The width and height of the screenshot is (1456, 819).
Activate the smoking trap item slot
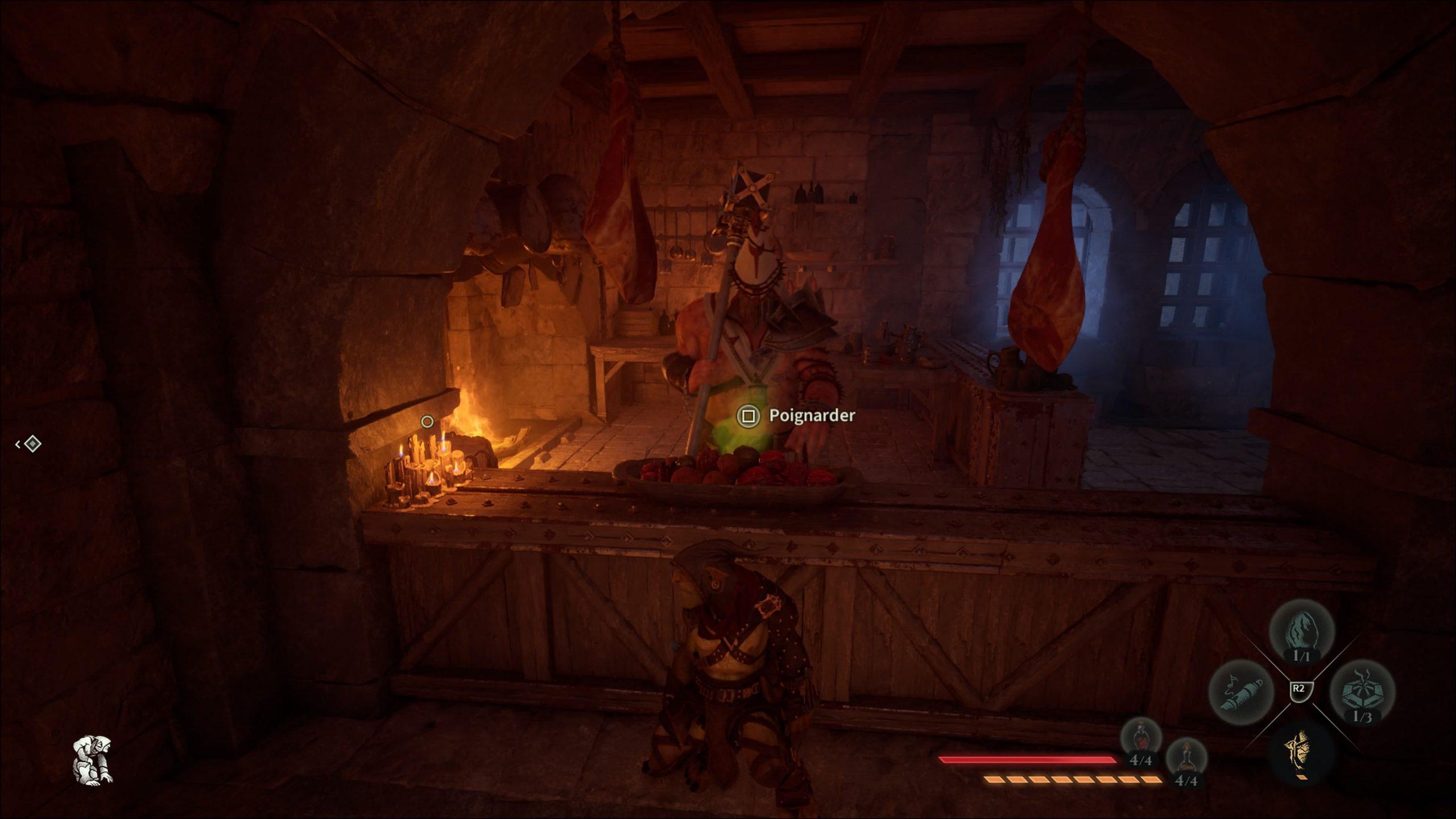1362,692
